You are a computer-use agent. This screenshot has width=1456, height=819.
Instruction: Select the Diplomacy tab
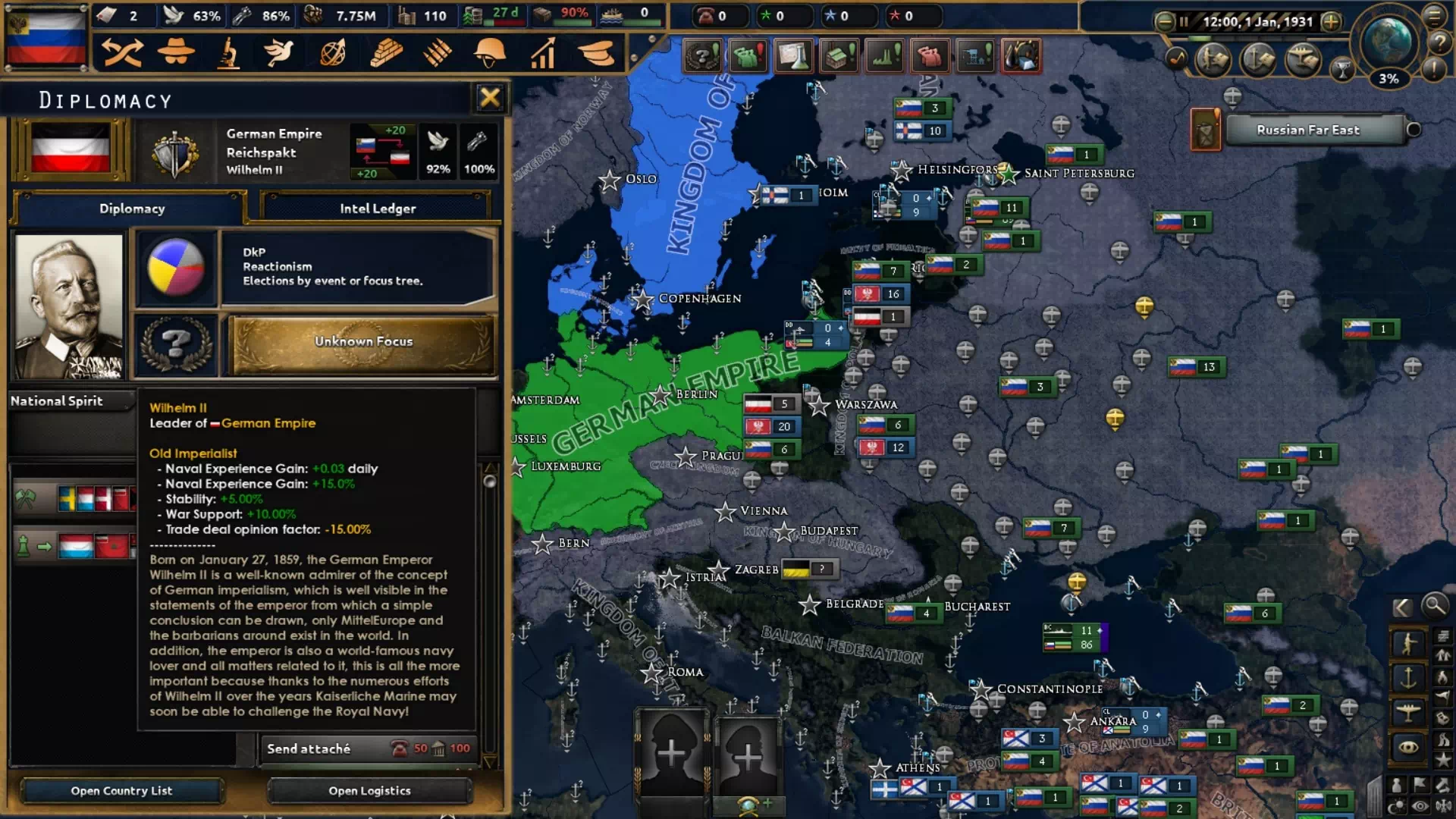point(131,209)
